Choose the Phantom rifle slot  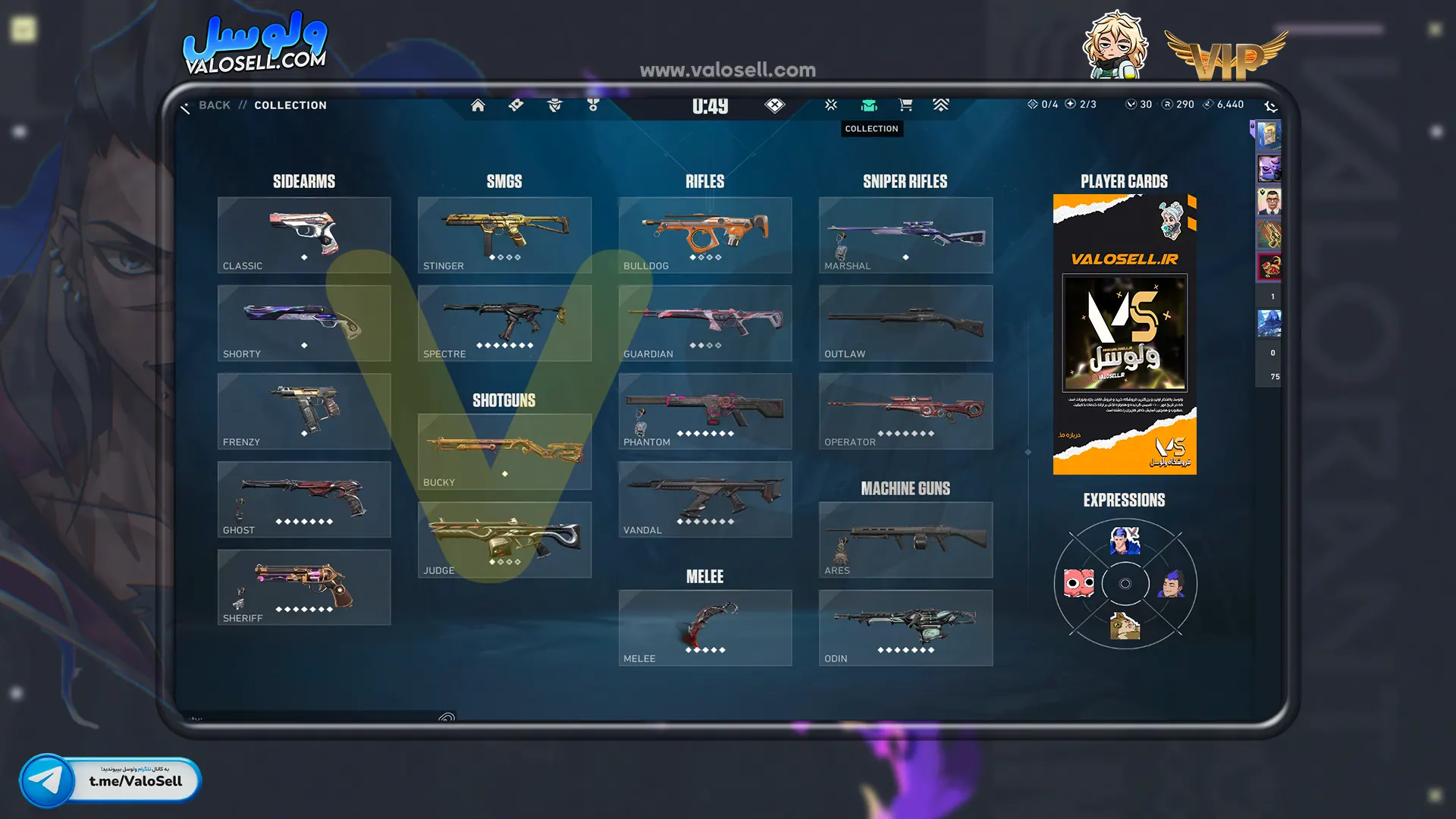(704, 411)
